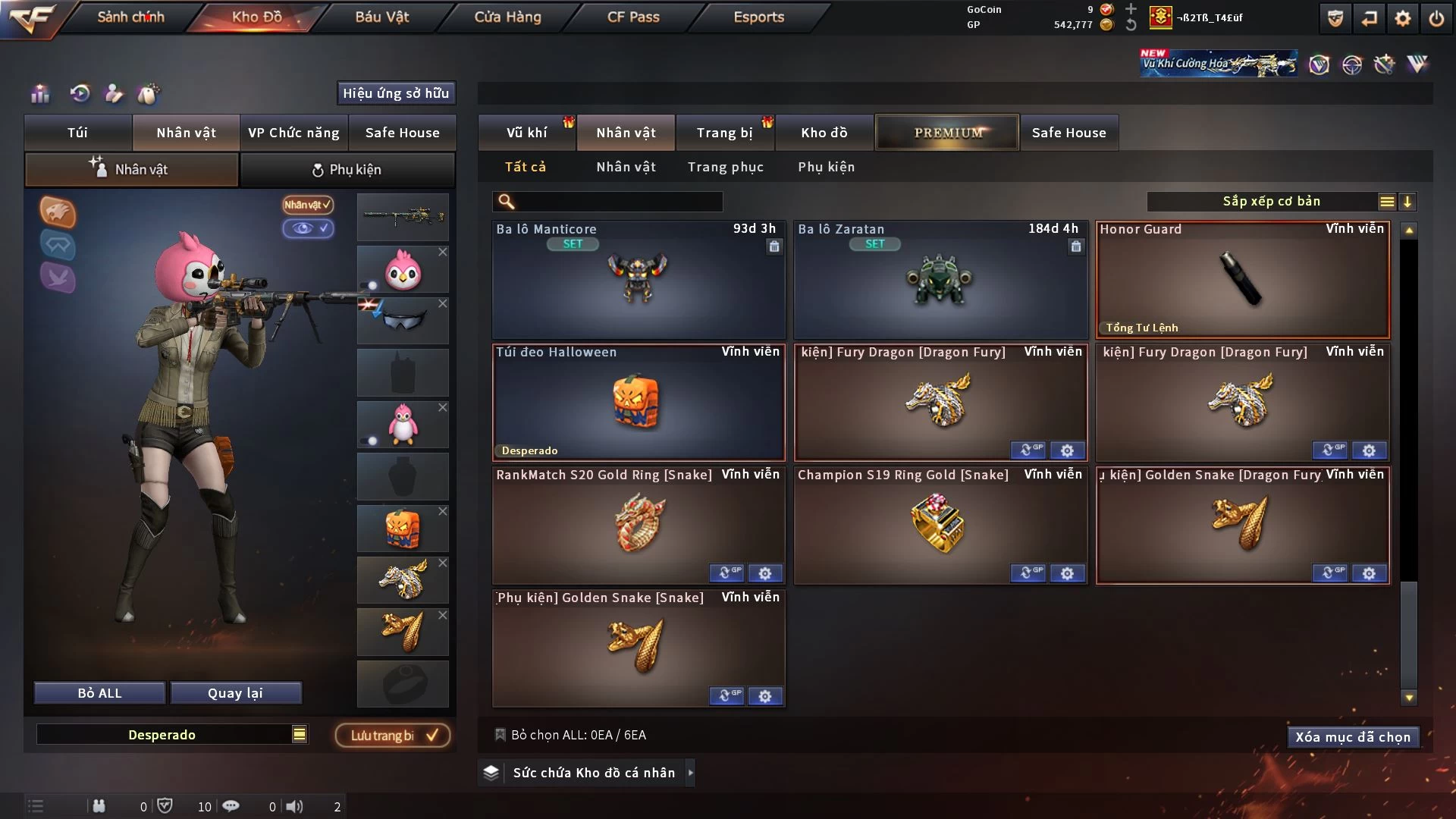Open the Sắp xếp cơ bản sort dropdown

(1271, 202)
